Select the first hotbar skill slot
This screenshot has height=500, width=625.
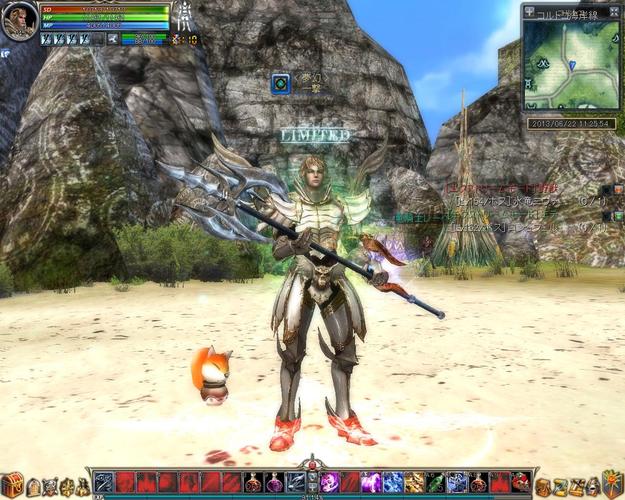pos(104,482)
